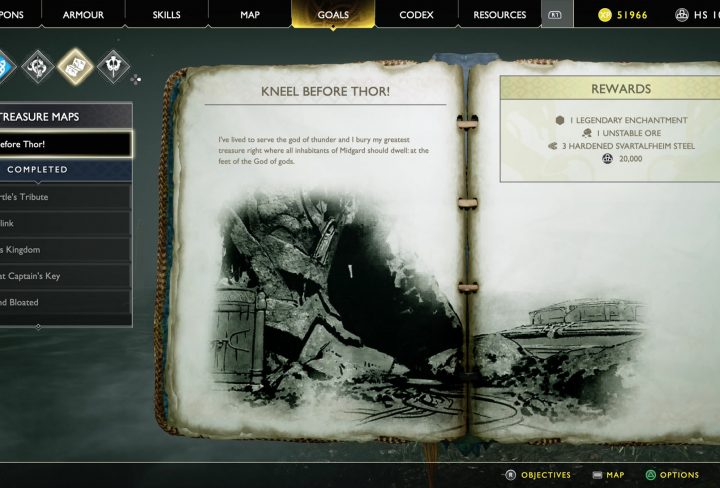The width and height of the screenshot is (720, 488).
Task: Switch to the Resources tab
Action: [499, 15]
